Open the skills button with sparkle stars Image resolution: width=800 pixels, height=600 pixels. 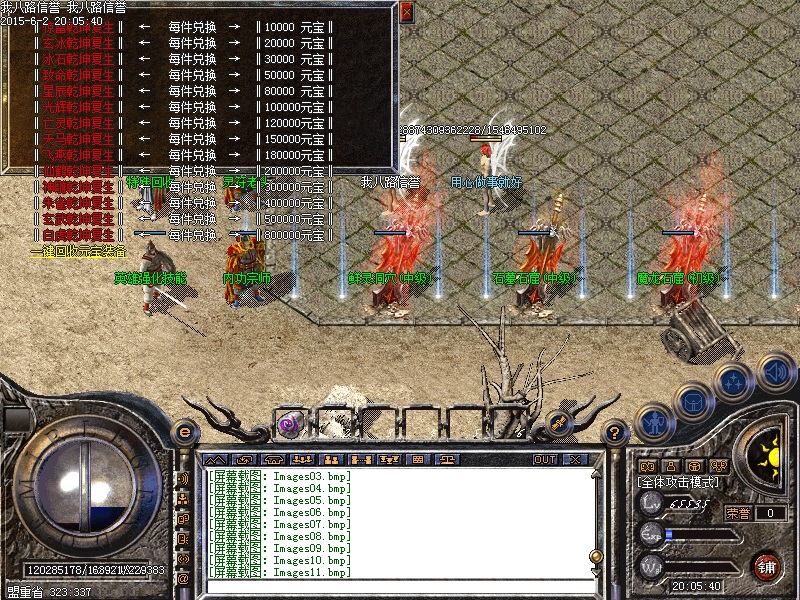(734, 381)
